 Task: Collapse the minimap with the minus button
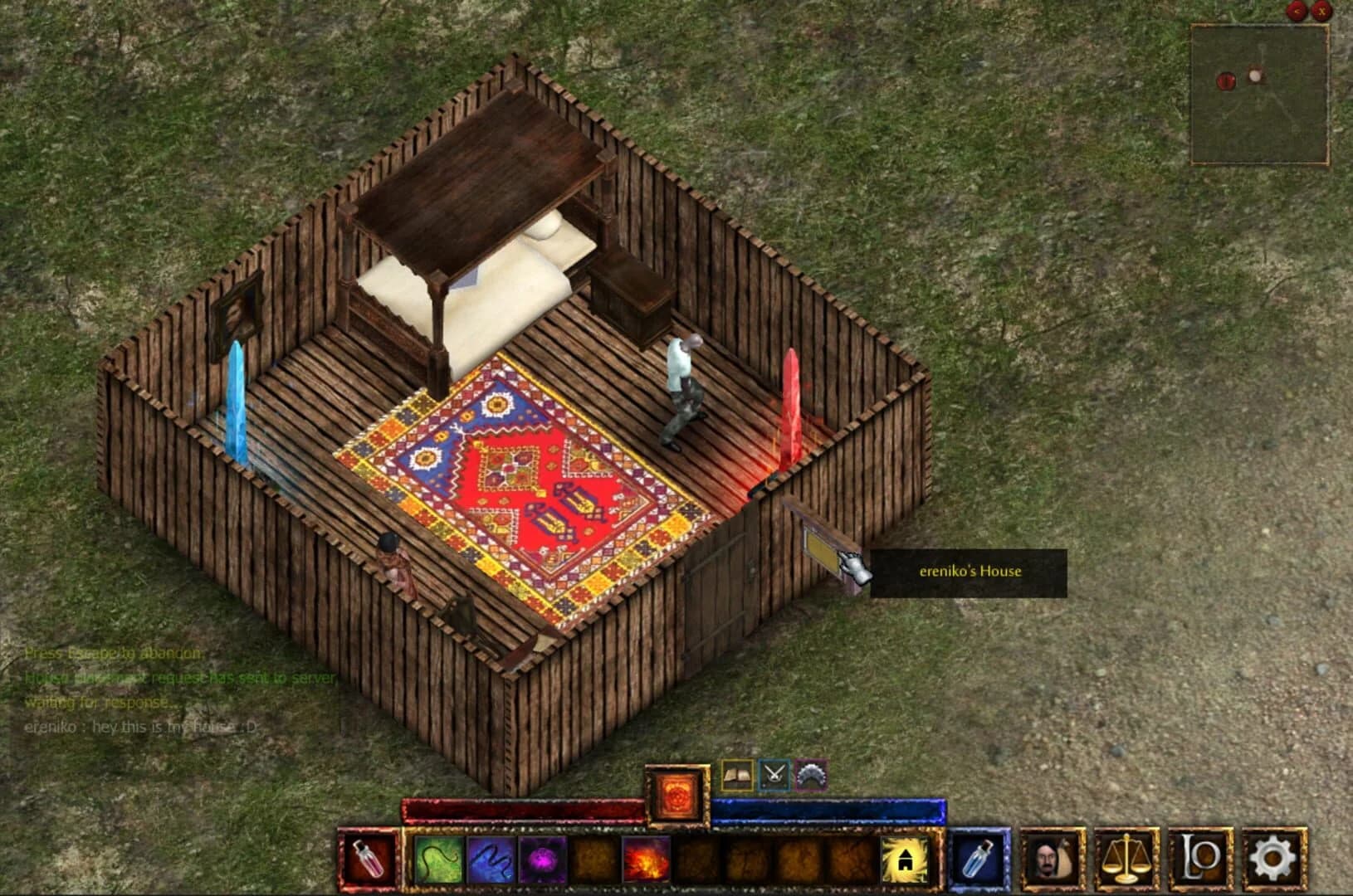[1297, 12]
